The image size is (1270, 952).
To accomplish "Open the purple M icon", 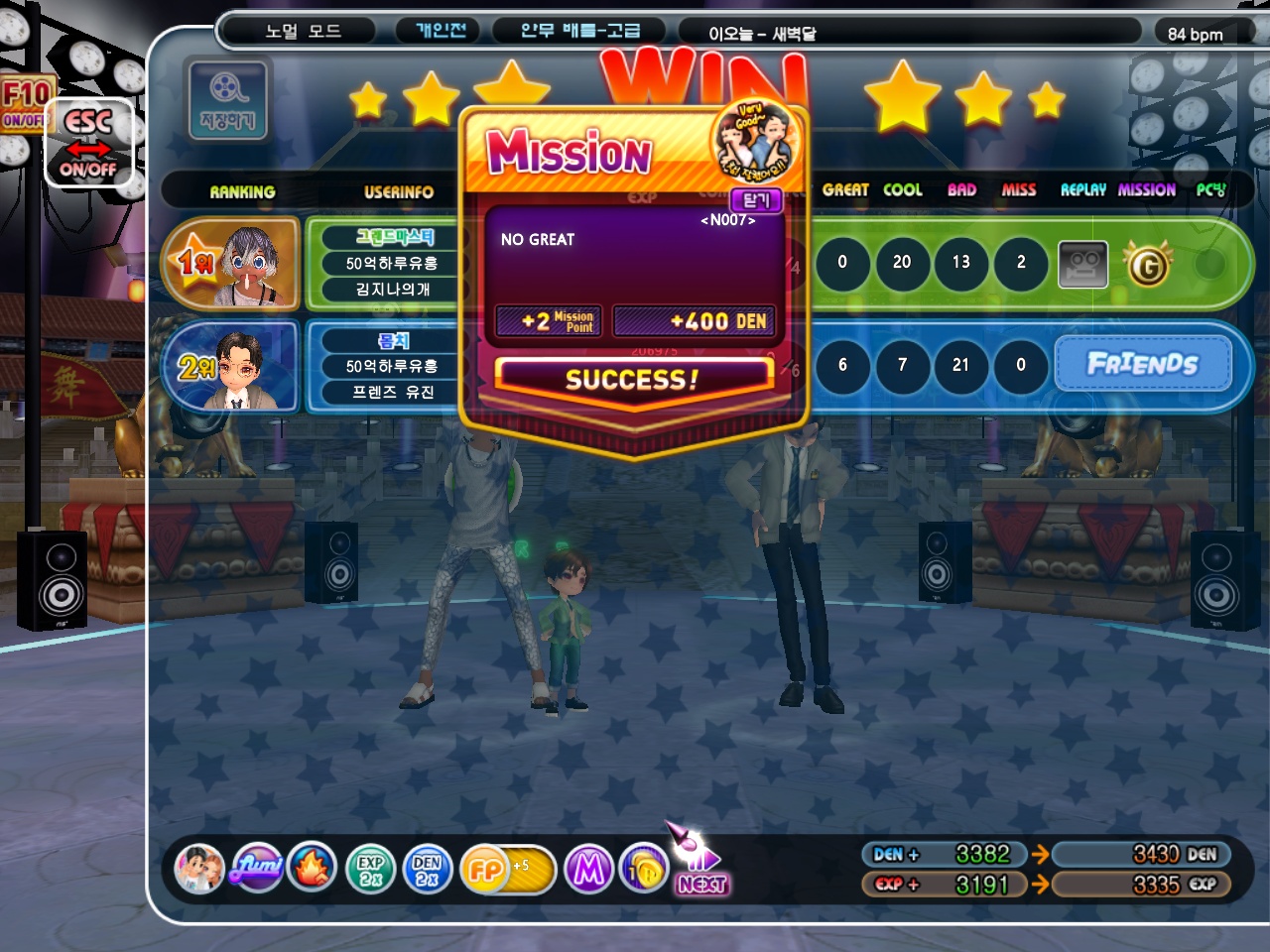I will [x=588, y=870].
